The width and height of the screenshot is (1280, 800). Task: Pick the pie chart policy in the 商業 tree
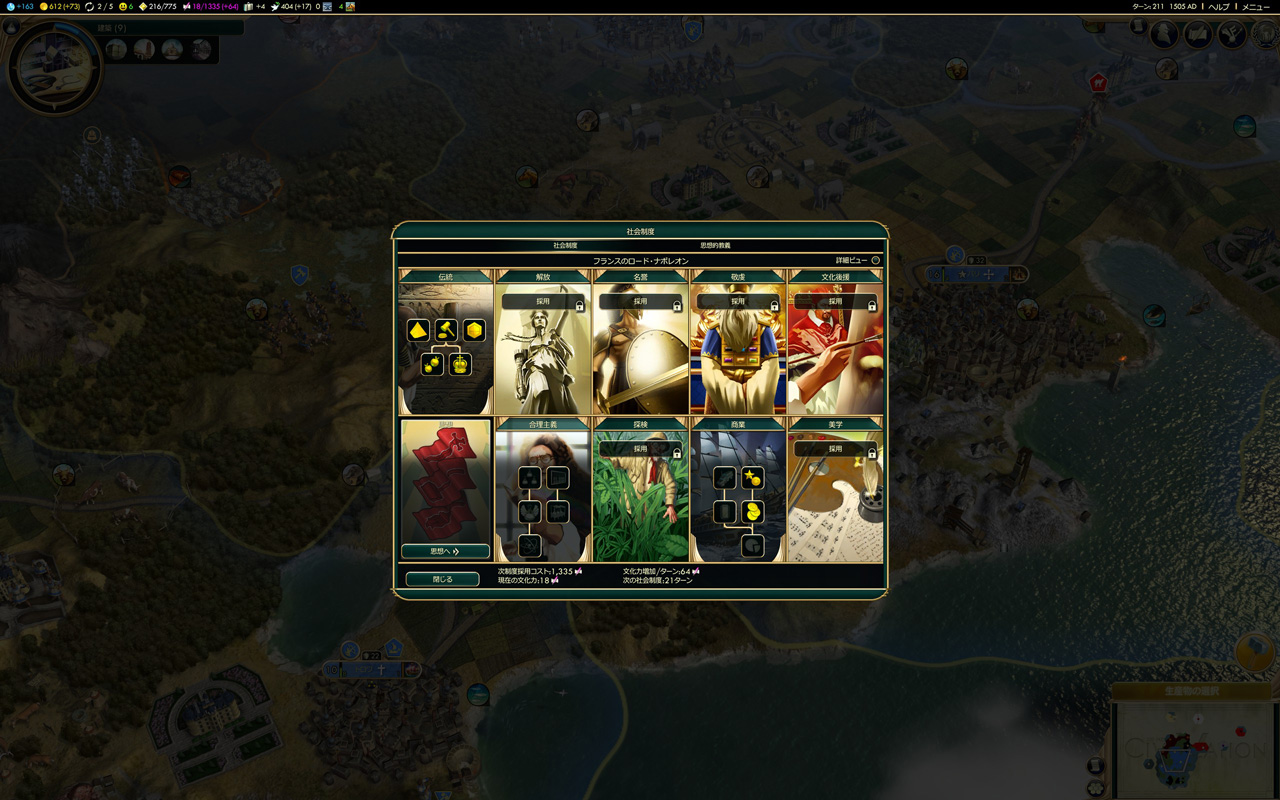752,546
